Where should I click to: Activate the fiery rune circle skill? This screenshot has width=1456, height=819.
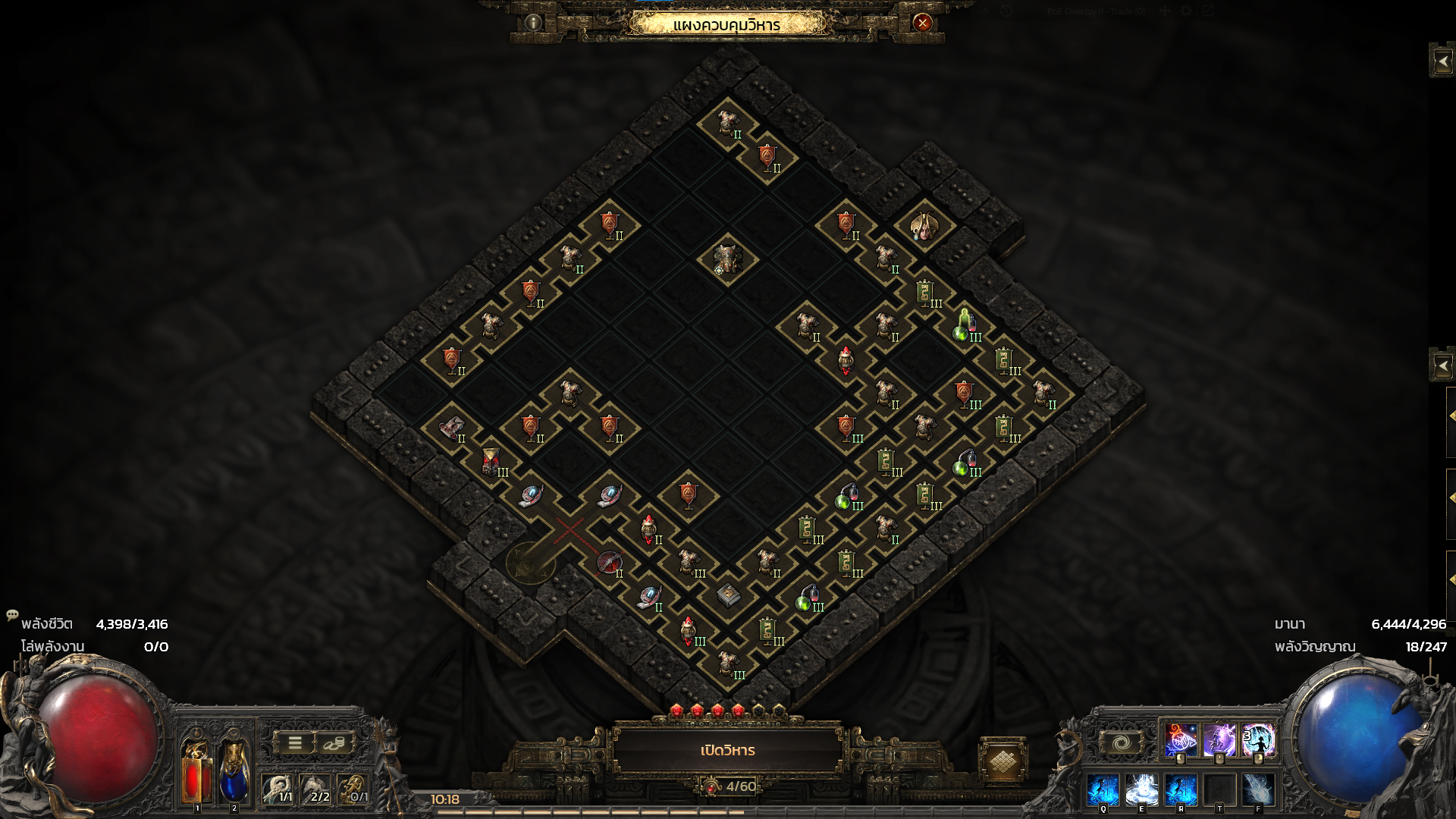click(x=1180, y=741)
